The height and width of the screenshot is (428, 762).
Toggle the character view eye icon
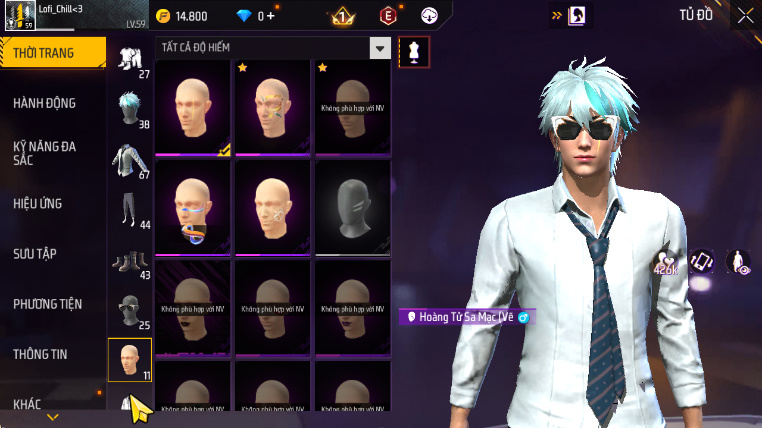[738, 262]
